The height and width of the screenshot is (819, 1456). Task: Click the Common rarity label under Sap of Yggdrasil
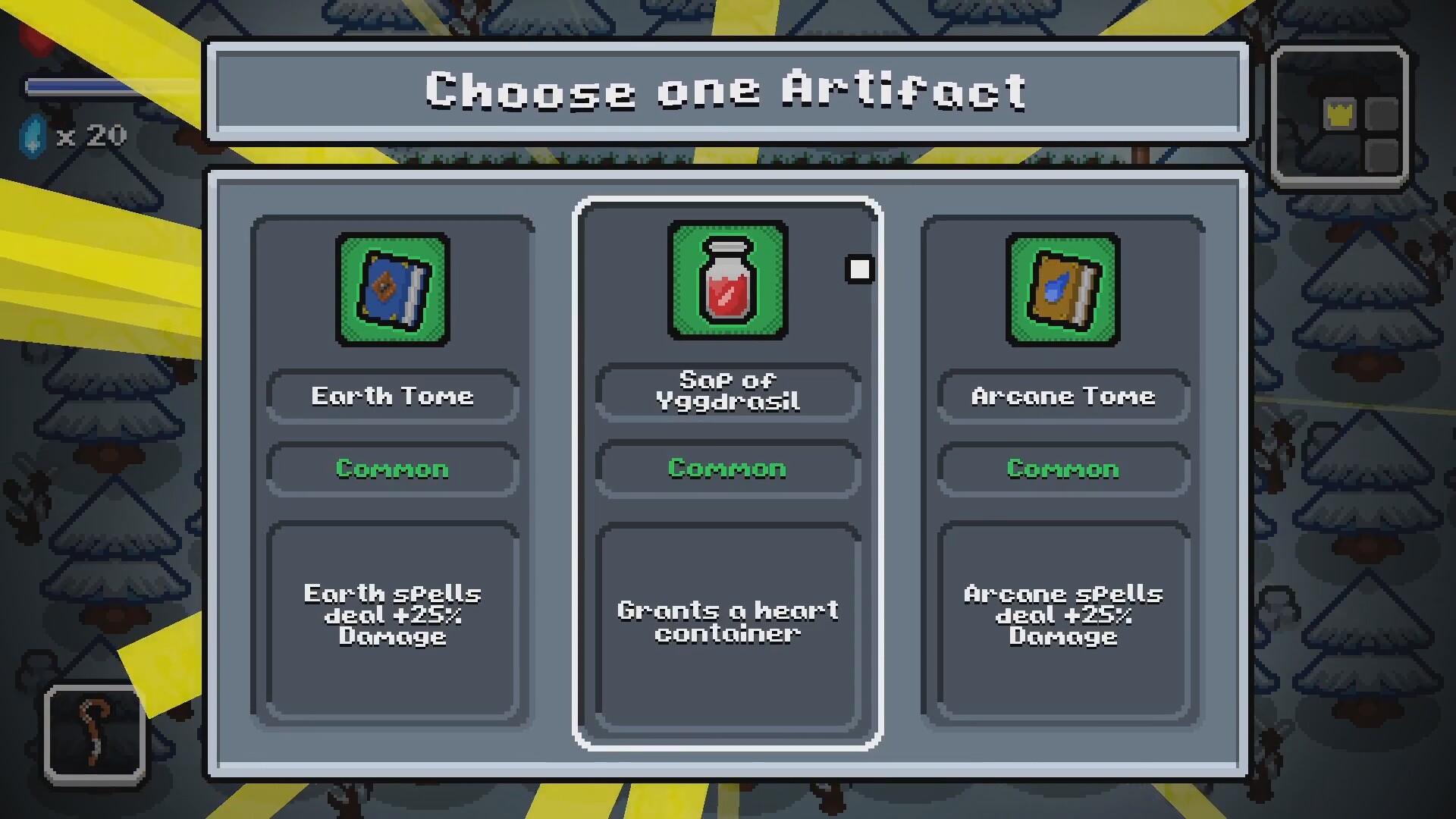point(726,469)
